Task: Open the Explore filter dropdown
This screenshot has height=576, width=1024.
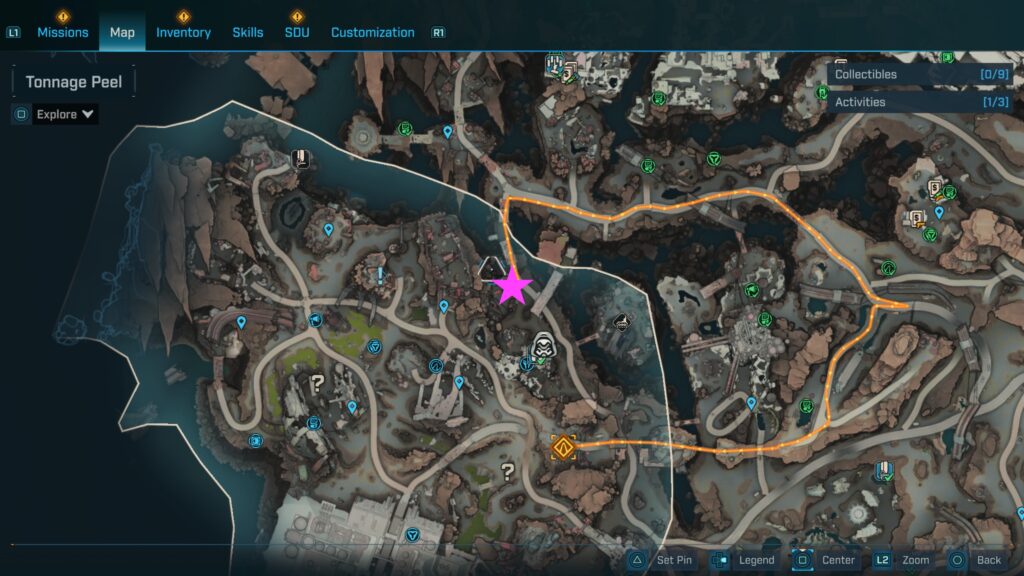Action: 66,114
